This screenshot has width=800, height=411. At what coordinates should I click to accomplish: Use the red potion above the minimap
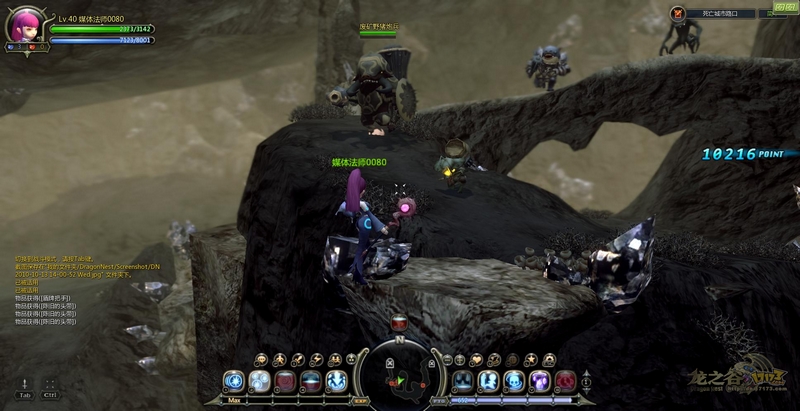click(x=399, y=323)
